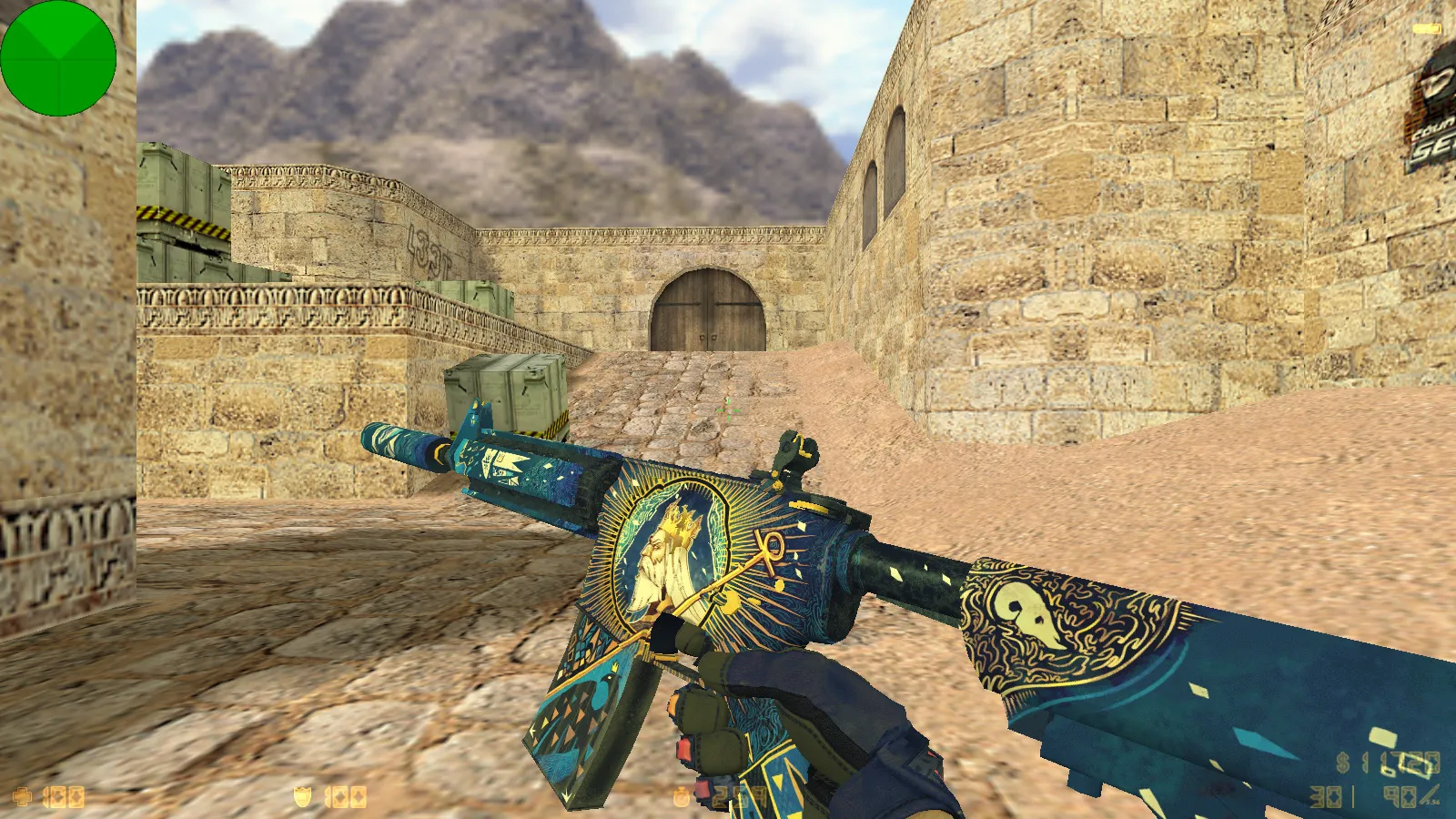Click the yellow marker on the upper-right wall
This screenshot has height=819, width=1456.
coord(1427,27)
